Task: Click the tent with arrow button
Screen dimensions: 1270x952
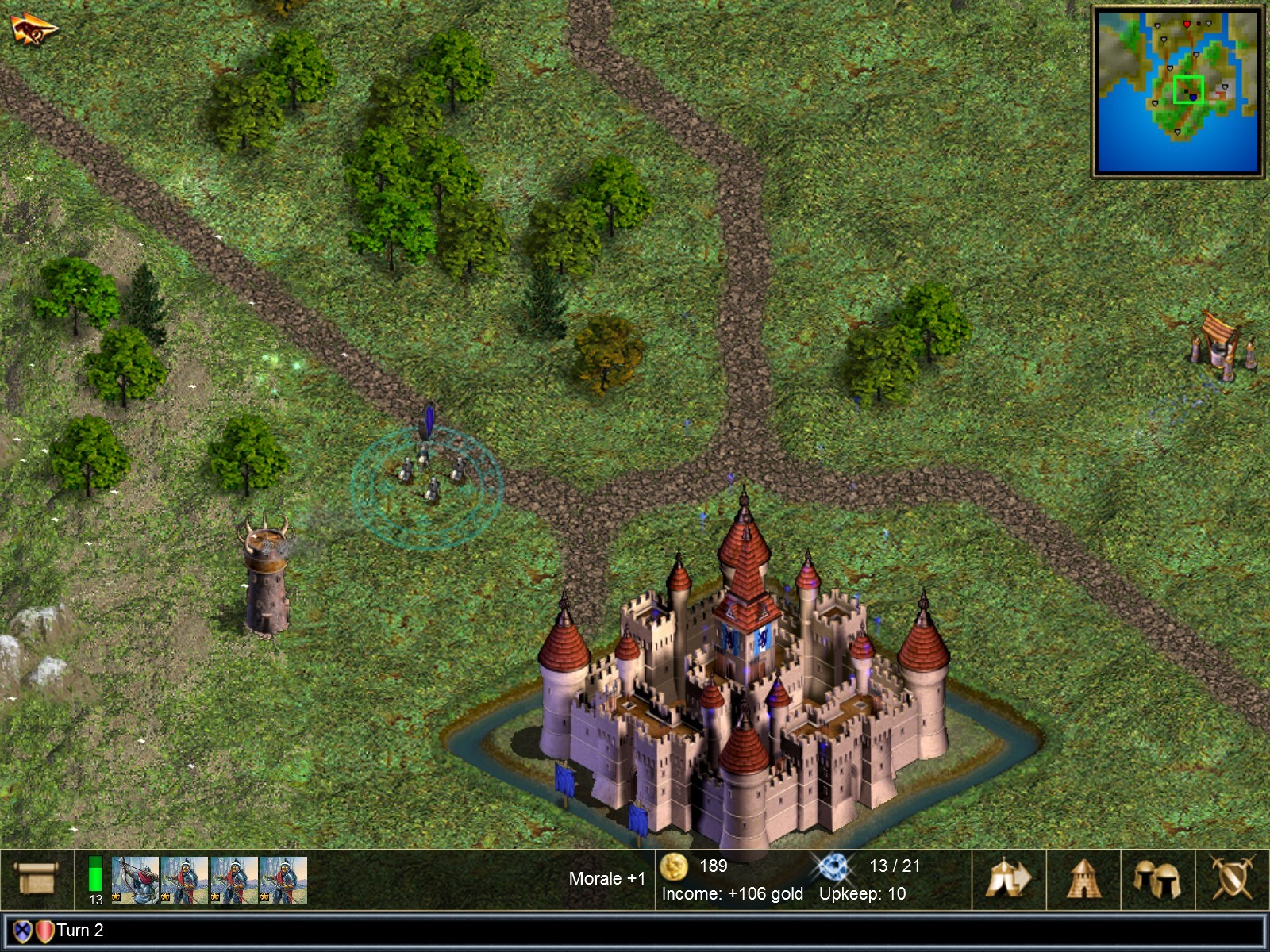Action: (x=1008, y=879)
